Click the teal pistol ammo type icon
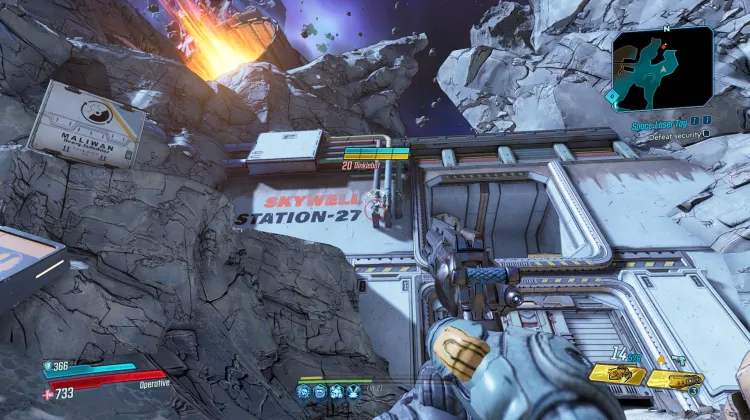This screenshot has width=750, height=420. 679,360
